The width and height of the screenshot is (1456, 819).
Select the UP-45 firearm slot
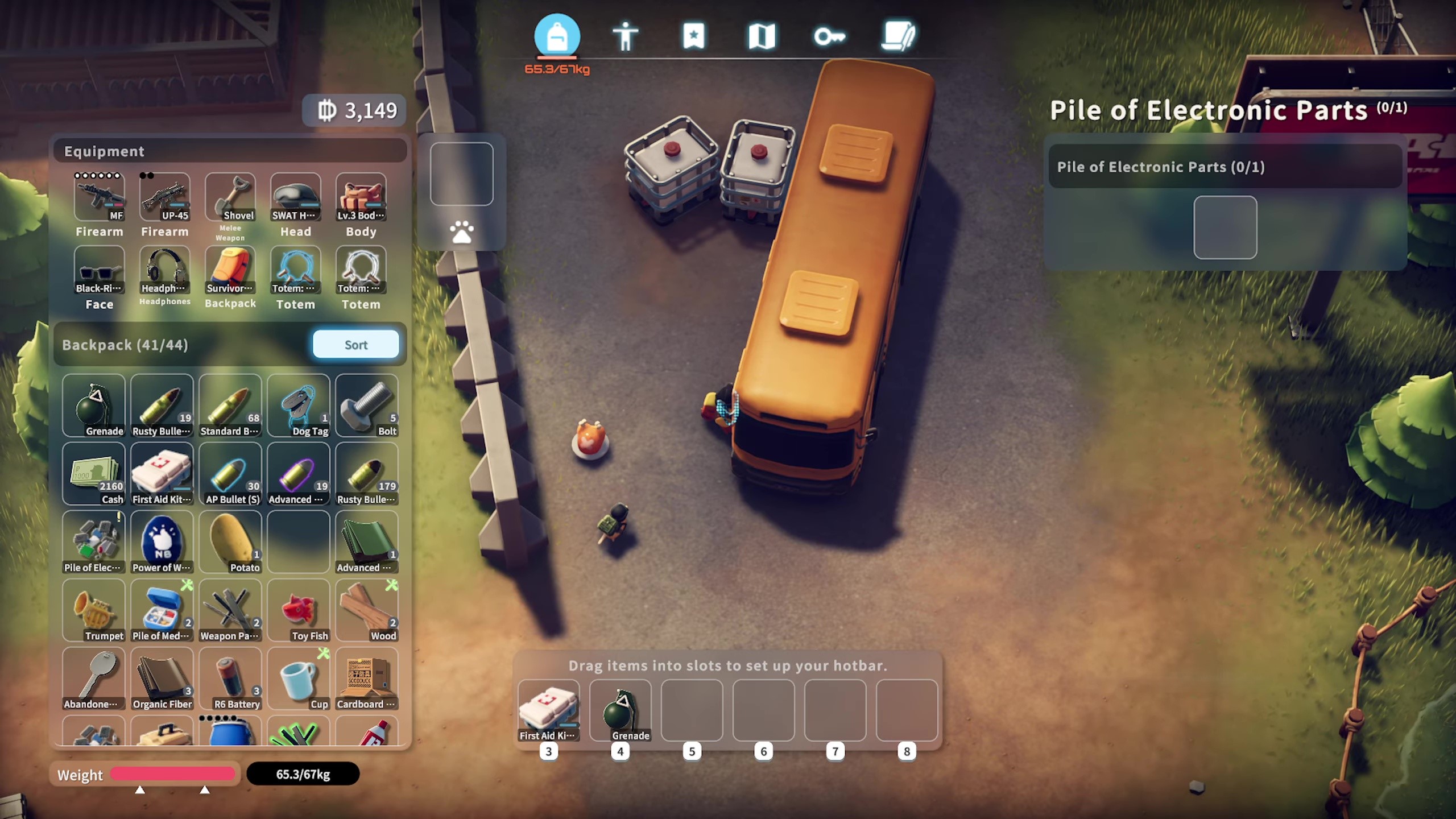pyautogui.click(x=165, y=197)
